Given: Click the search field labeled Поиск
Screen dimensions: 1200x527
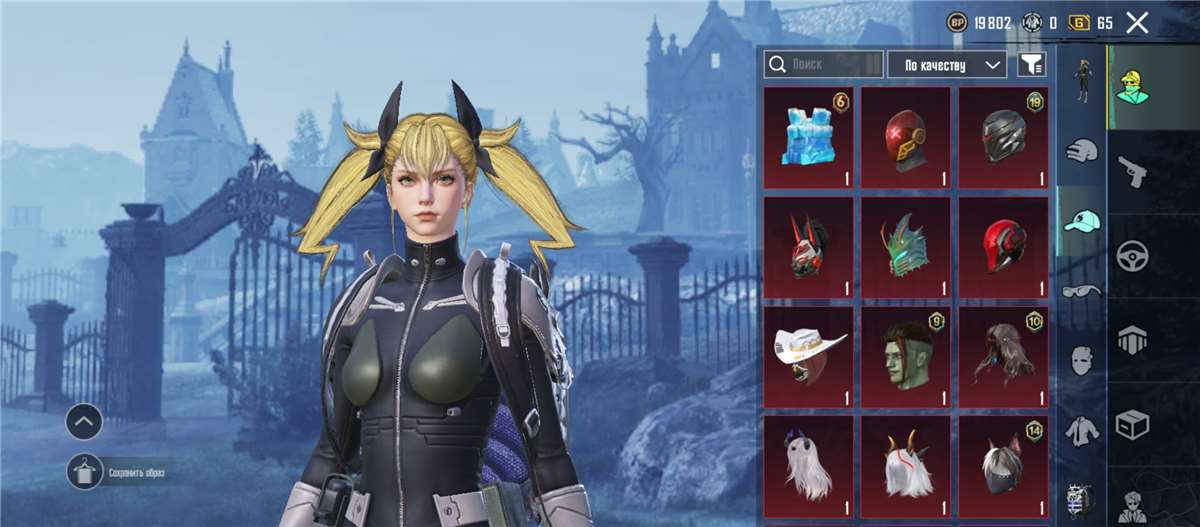Looking at the screenshot, I should click(x=823, y=65).
